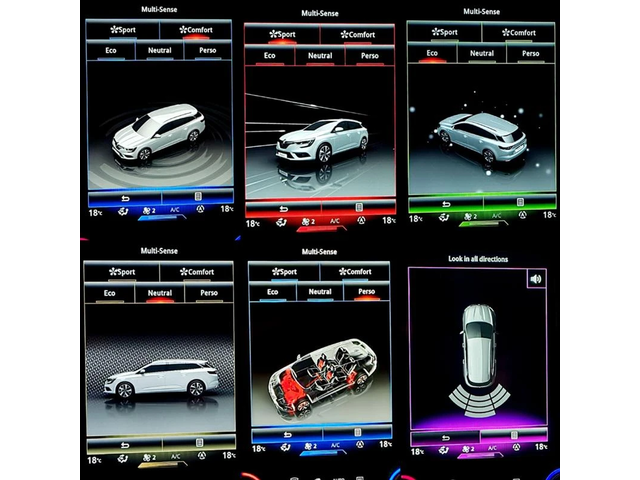Choose Comfort on the screen with ripple rings
The height and width of the screenshot is (480, 640).
coord(196,30)
